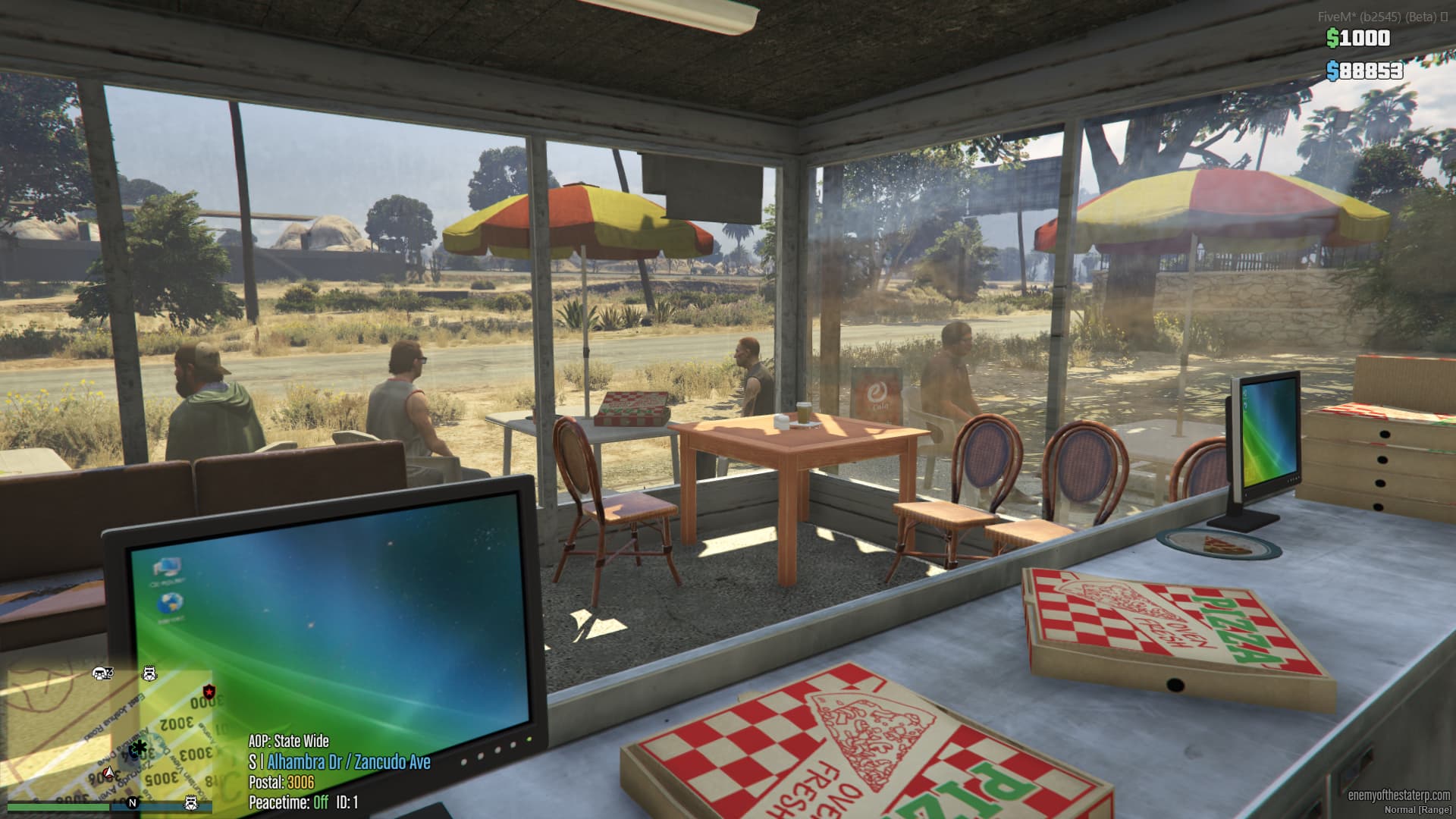The height and width of the screenshot is (819, 1456).
Task: Click the EMS star blip on the minimap
Action: pos(139,748)
